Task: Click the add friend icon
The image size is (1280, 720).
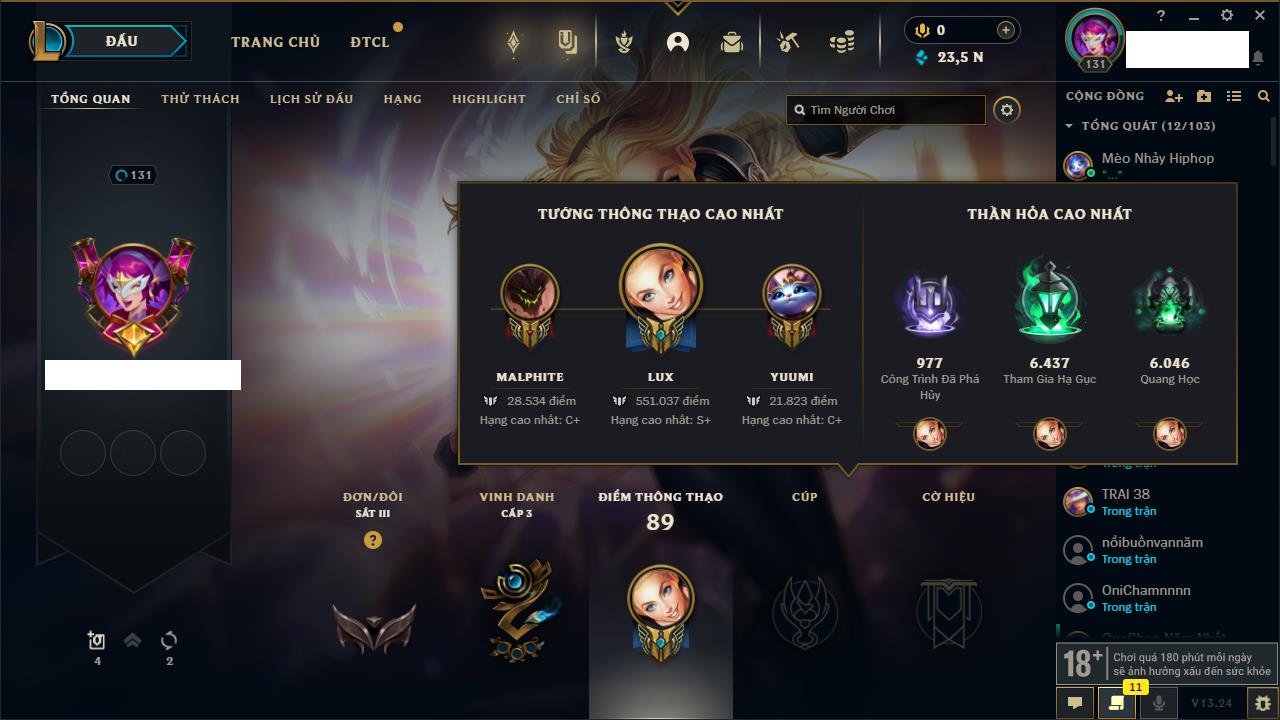Action: [x=1174, y=96]
